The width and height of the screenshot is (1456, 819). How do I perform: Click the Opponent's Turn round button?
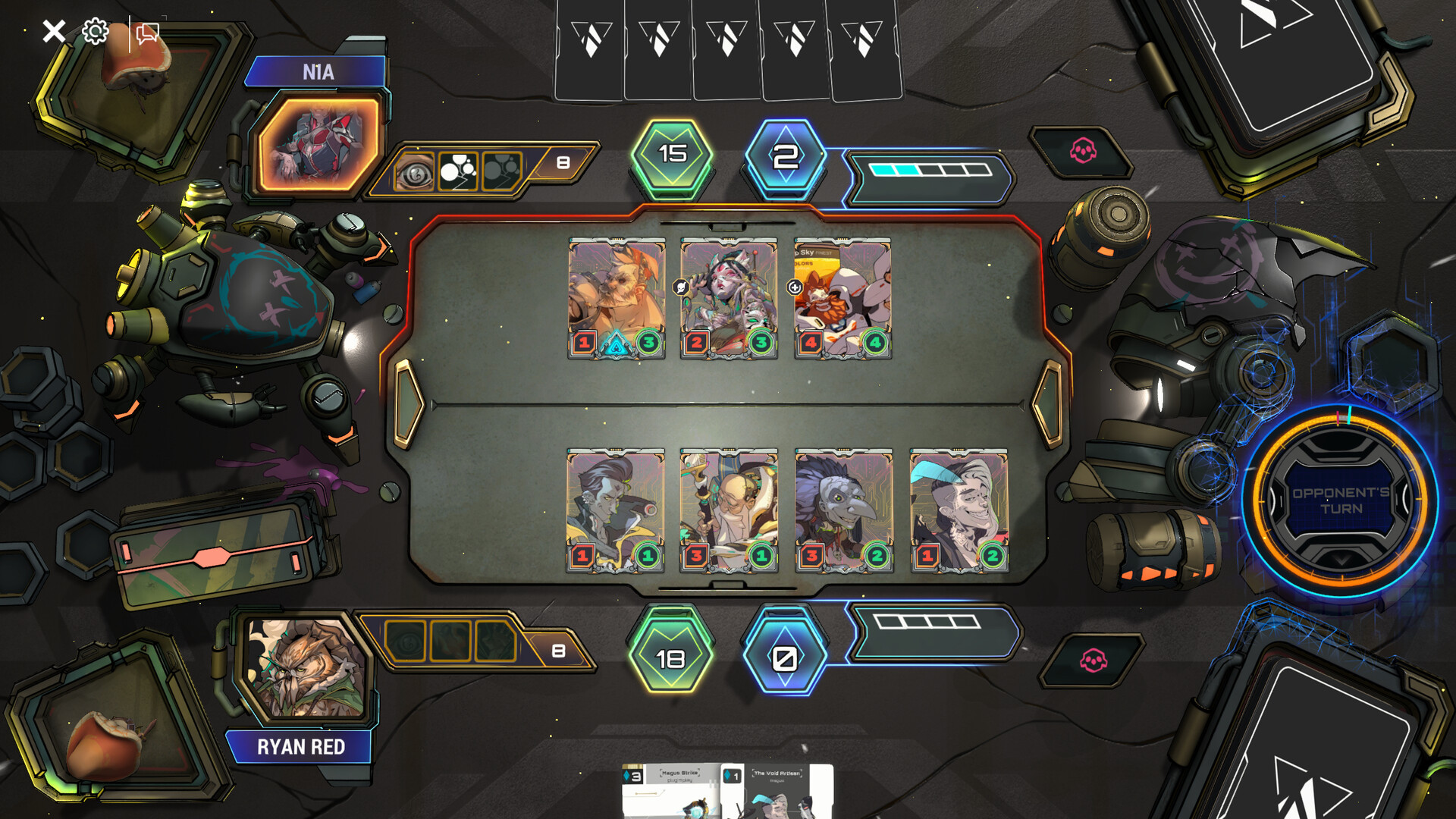click(1340, 500)
